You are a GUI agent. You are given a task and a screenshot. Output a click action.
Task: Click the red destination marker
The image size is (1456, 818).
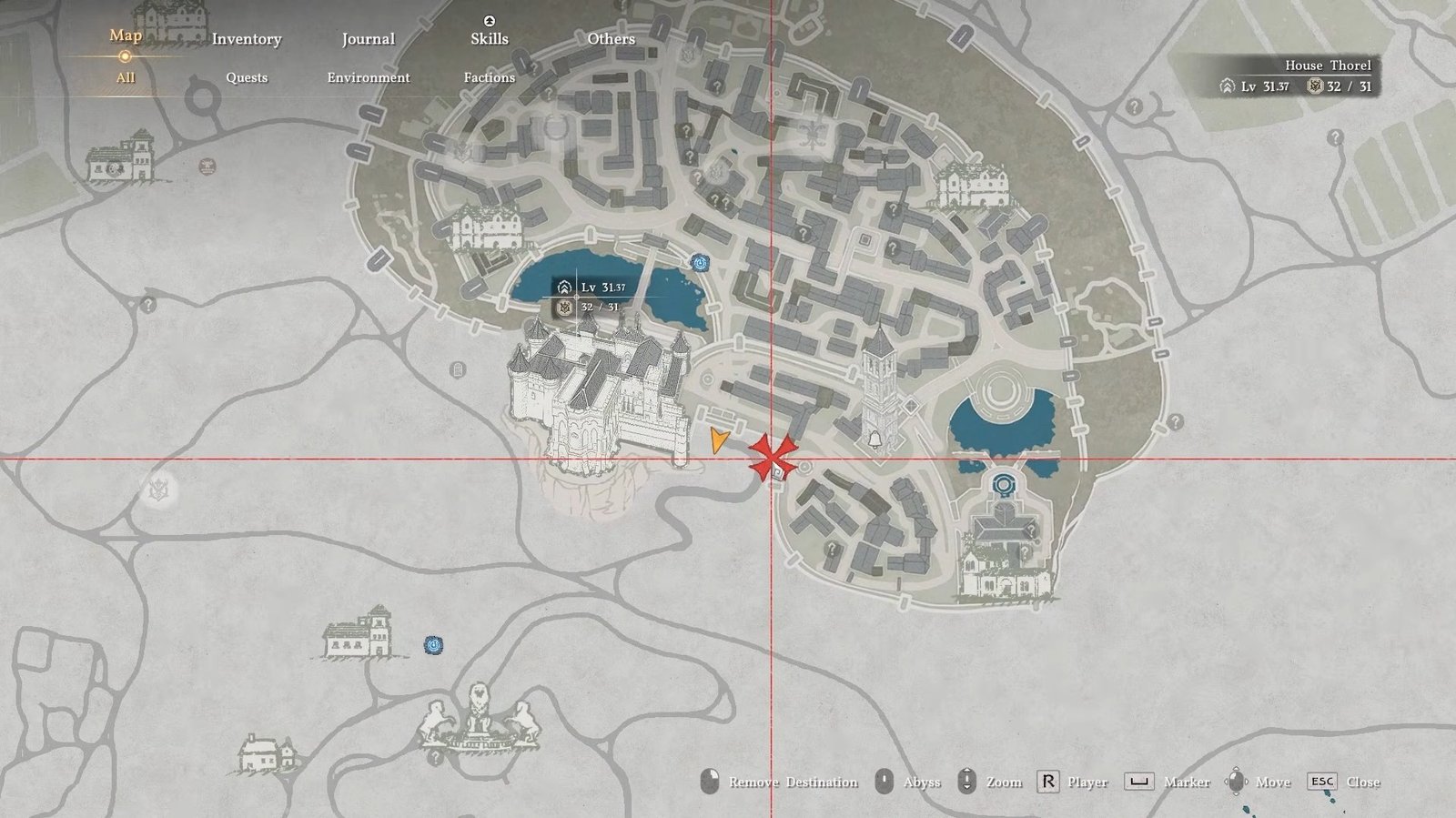[772, 458]
